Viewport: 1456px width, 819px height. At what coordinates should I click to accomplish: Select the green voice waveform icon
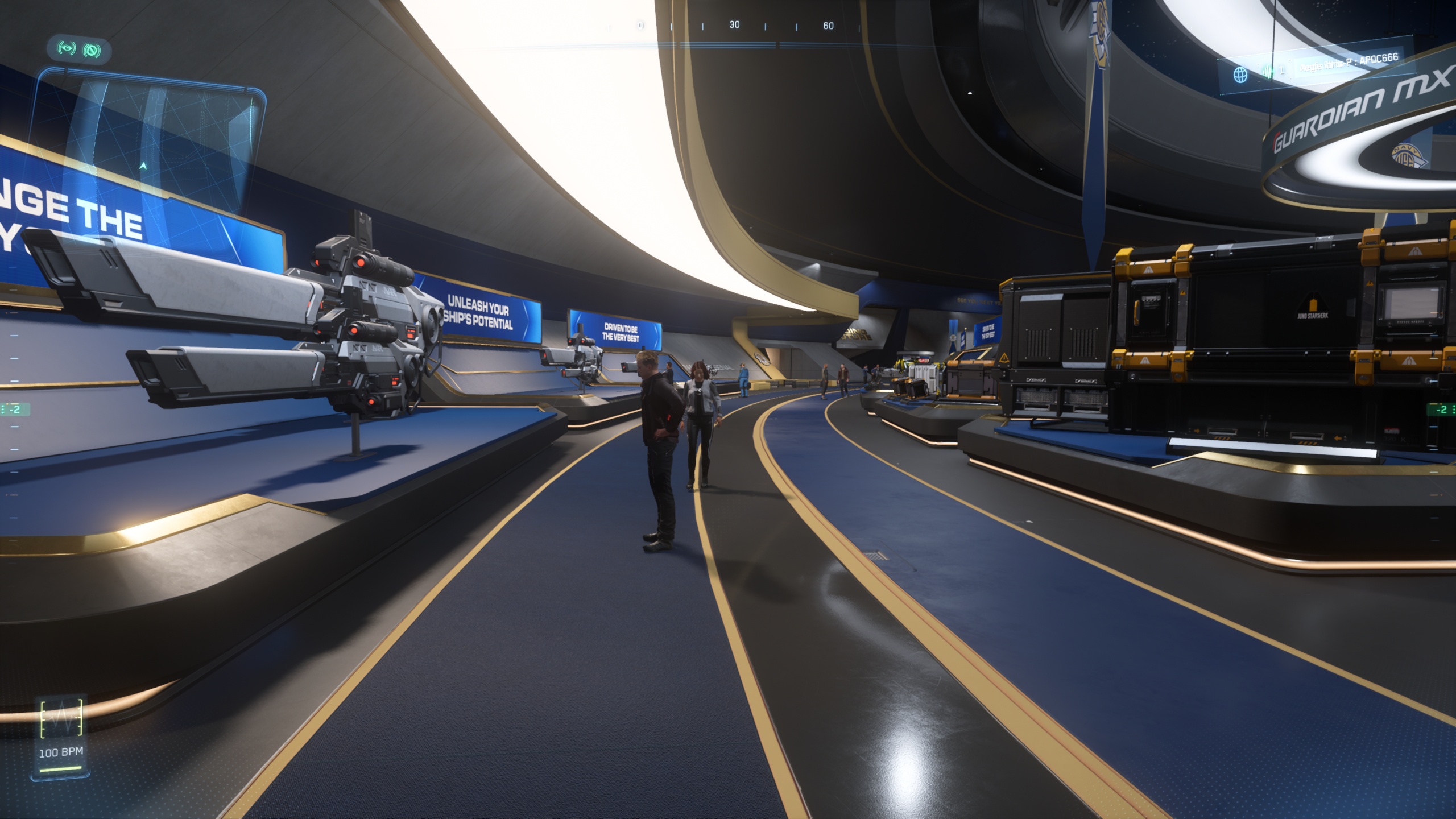[x=1267, y=72]
